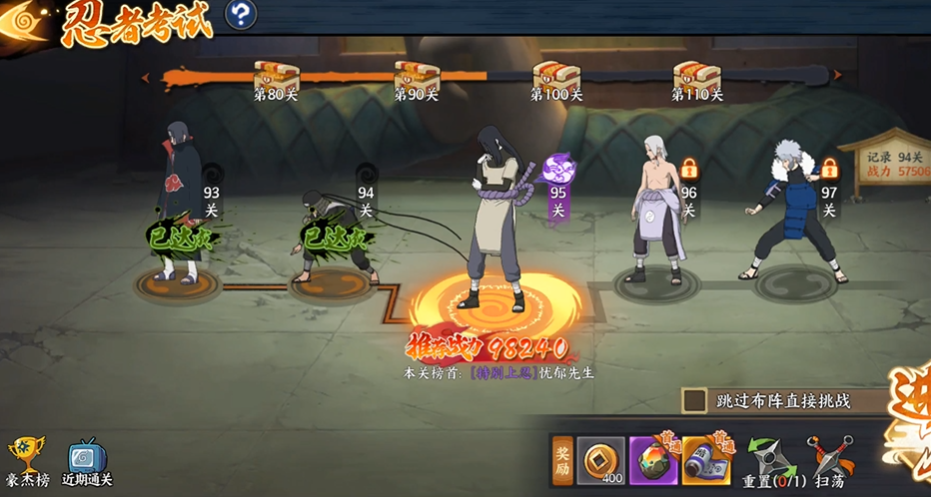
Task: Open the help question mark button
Action: point(240,14)
